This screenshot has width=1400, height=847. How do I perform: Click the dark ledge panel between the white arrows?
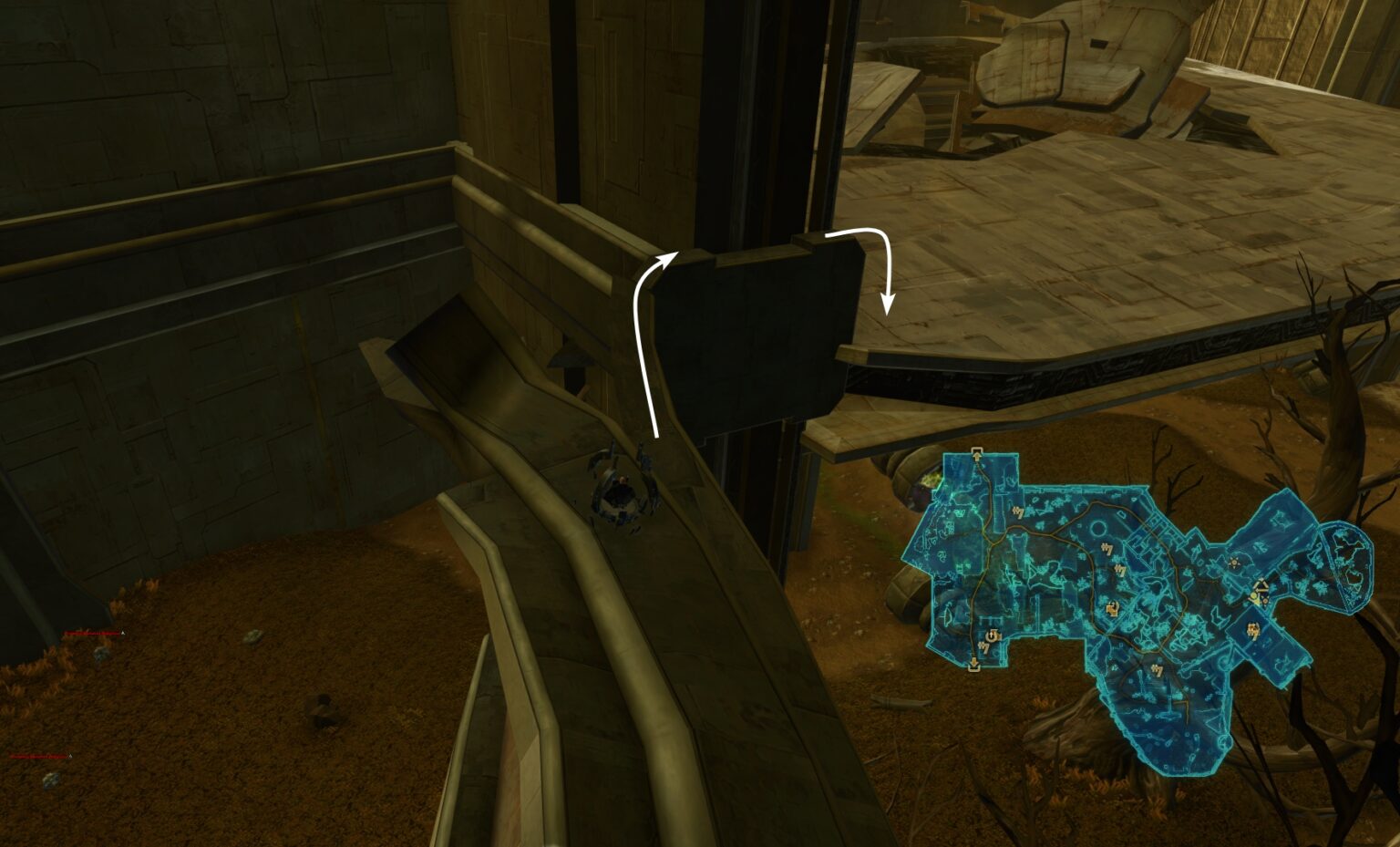[x=766, y=337]
